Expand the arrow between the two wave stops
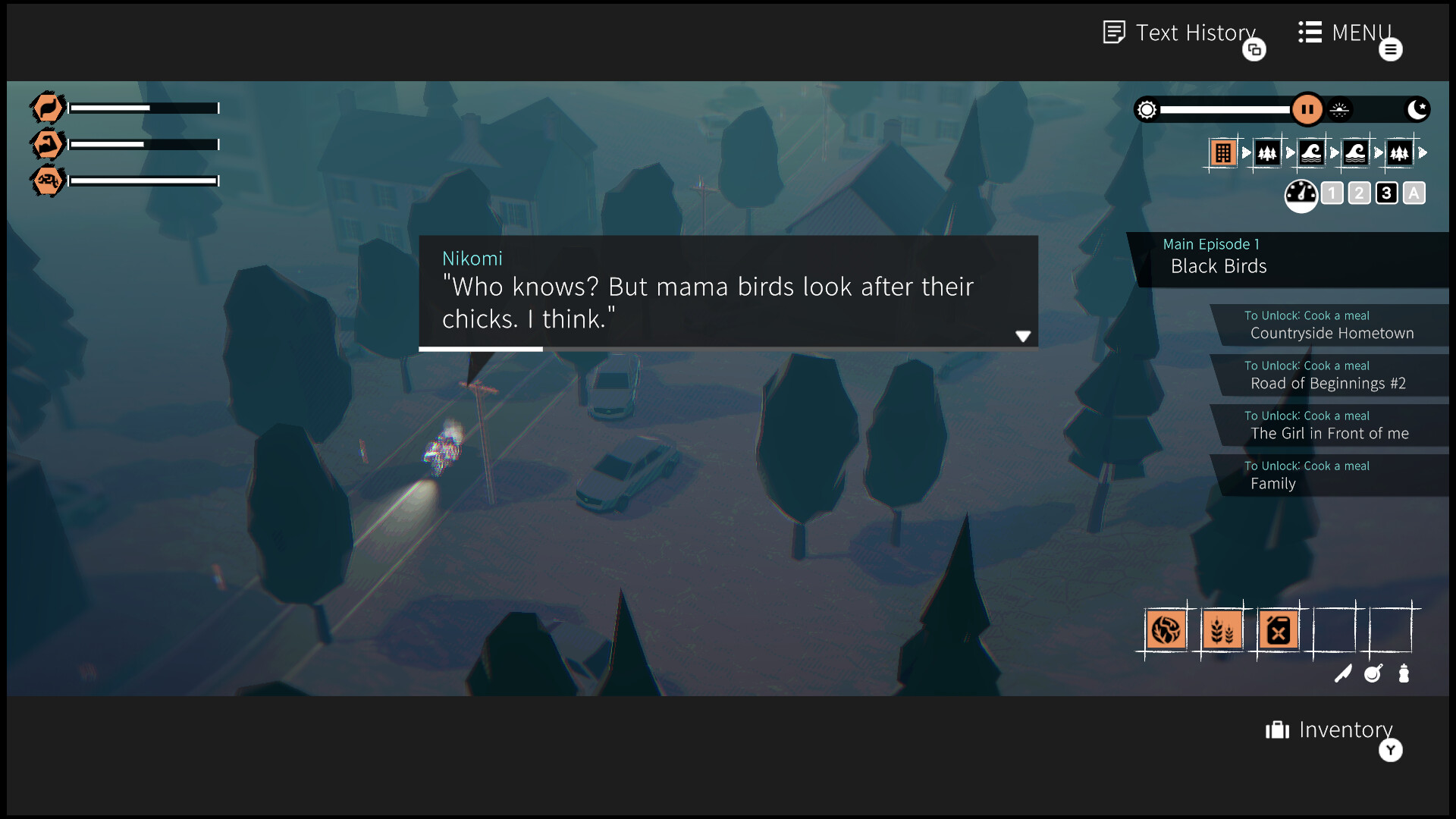Viewport: 1456px width, 819px height. [x=1334, y=152]
